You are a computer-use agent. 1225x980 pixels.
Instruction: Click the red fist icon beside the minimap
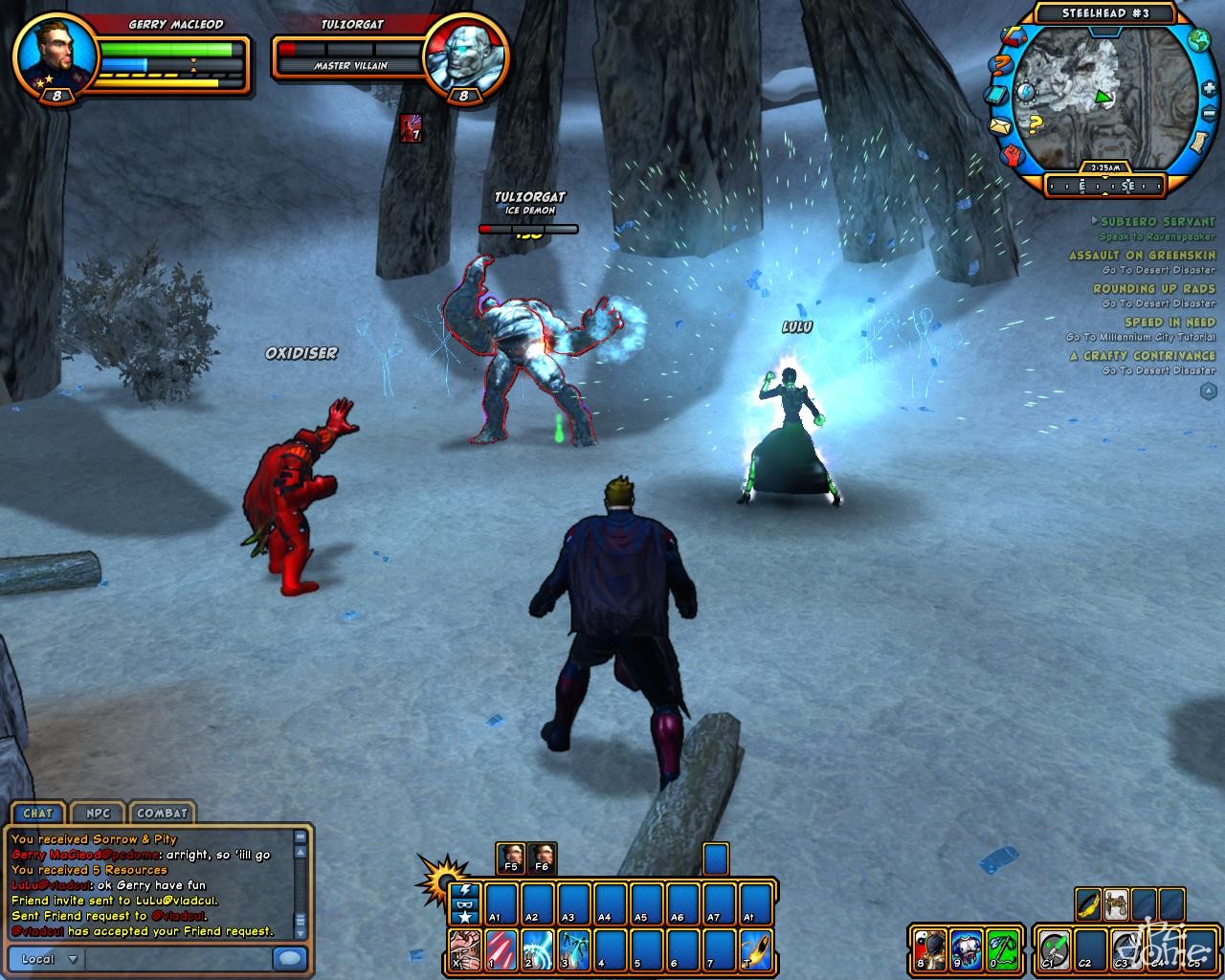pyautogui.click(x=1013, y=155)
